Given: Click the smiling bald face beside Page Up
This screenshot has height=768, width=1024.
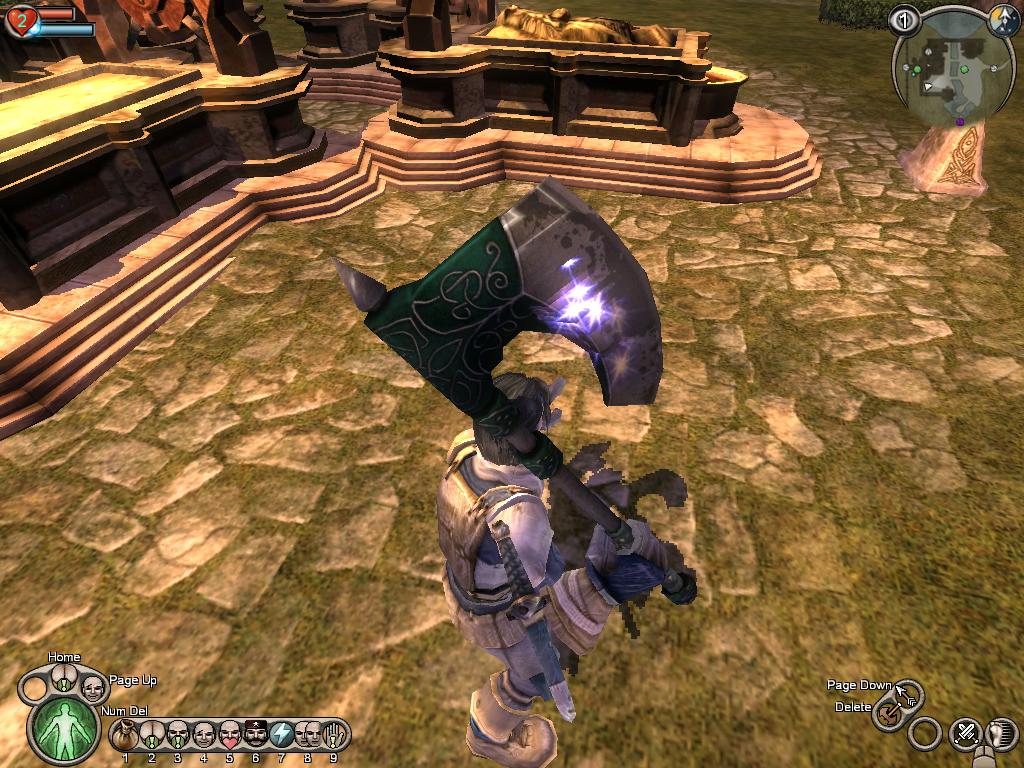Looking at the screenshot, I should click(92, 688).
